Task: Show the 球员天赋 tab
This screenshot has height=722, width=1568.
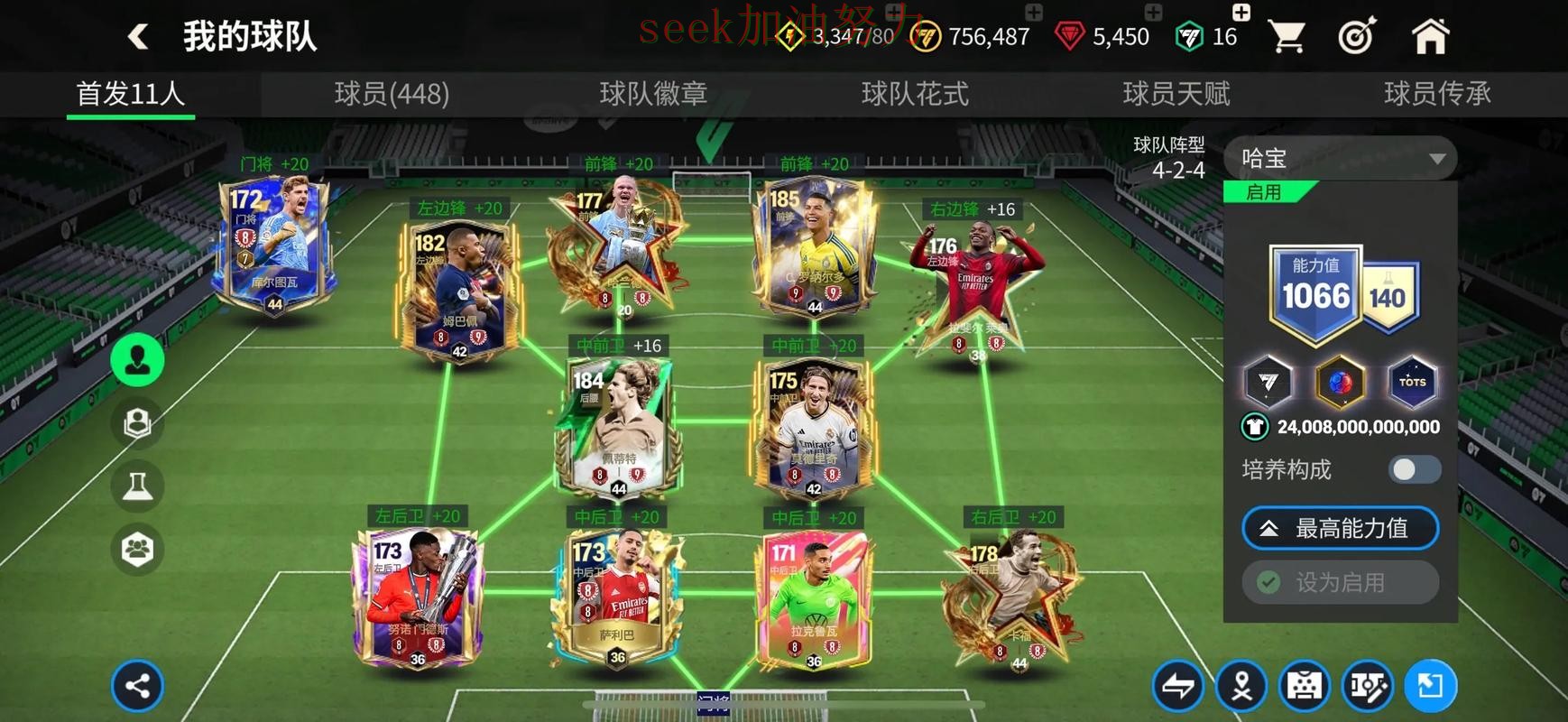Action: (x=1176, y=94)
